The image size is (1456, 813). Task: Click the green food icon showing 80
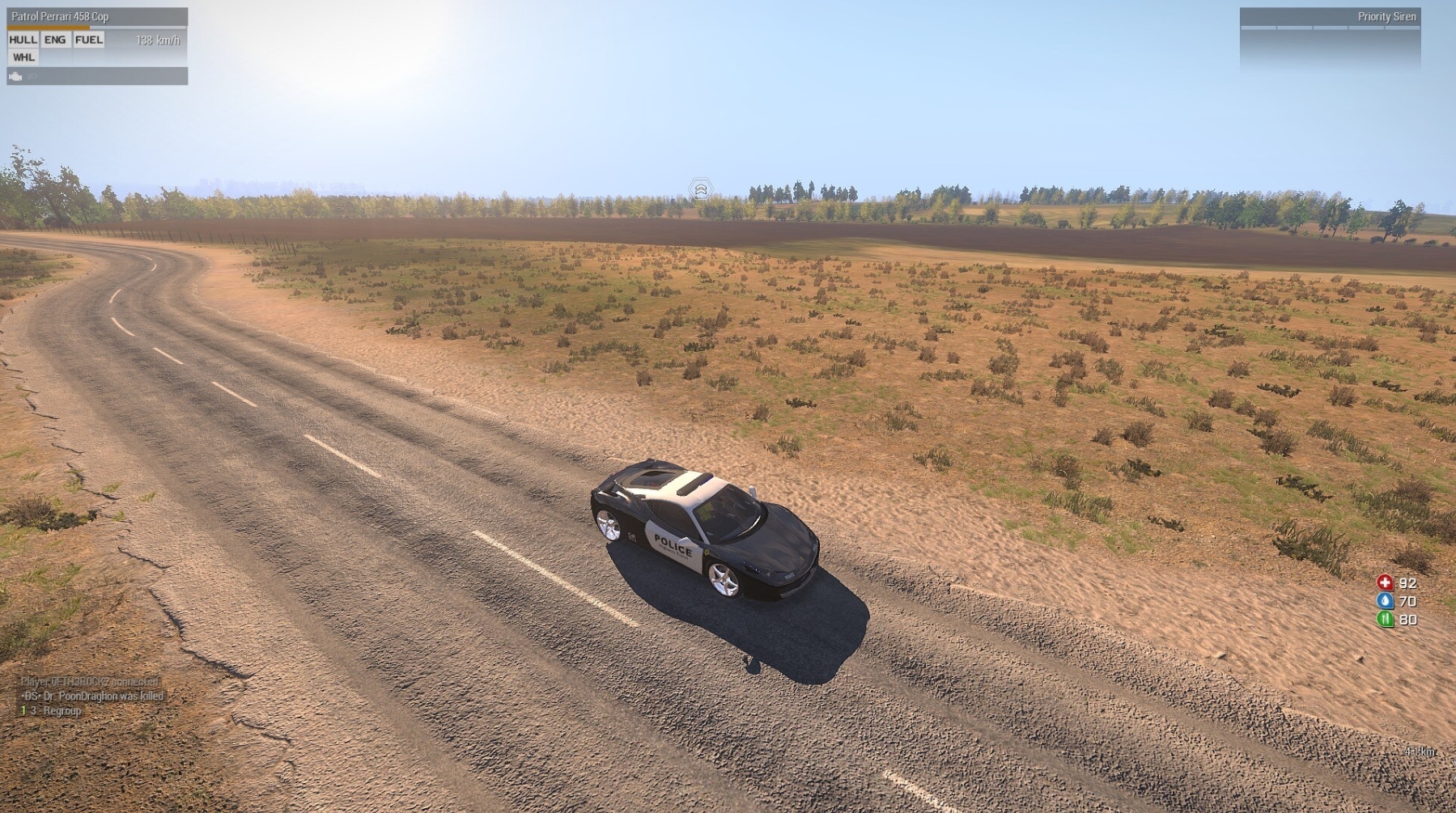tap(1385, 620)
